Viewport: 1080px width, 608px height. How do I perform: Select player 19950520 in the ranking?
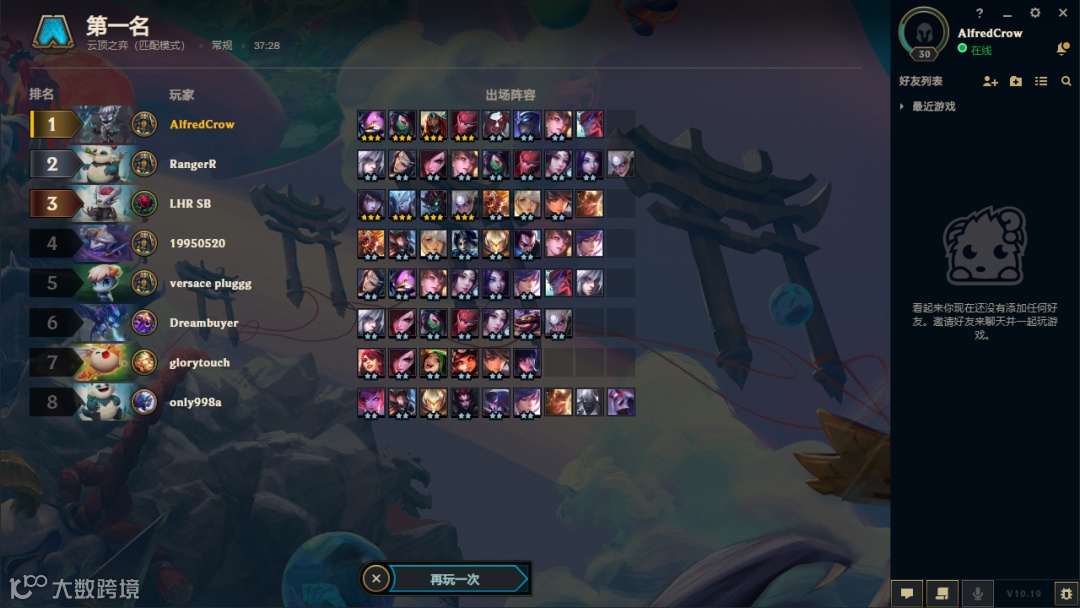click(x=197, y=243)
